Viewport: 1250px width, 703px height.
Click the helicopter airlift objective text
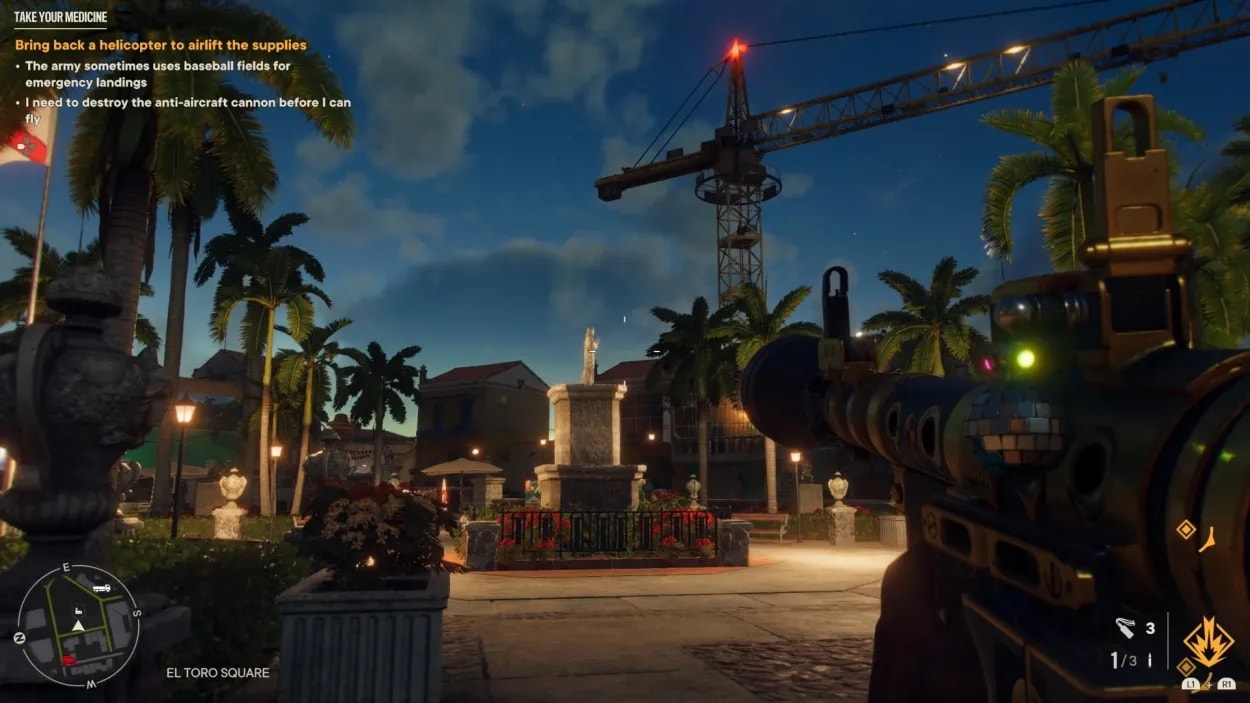(161, 45)
